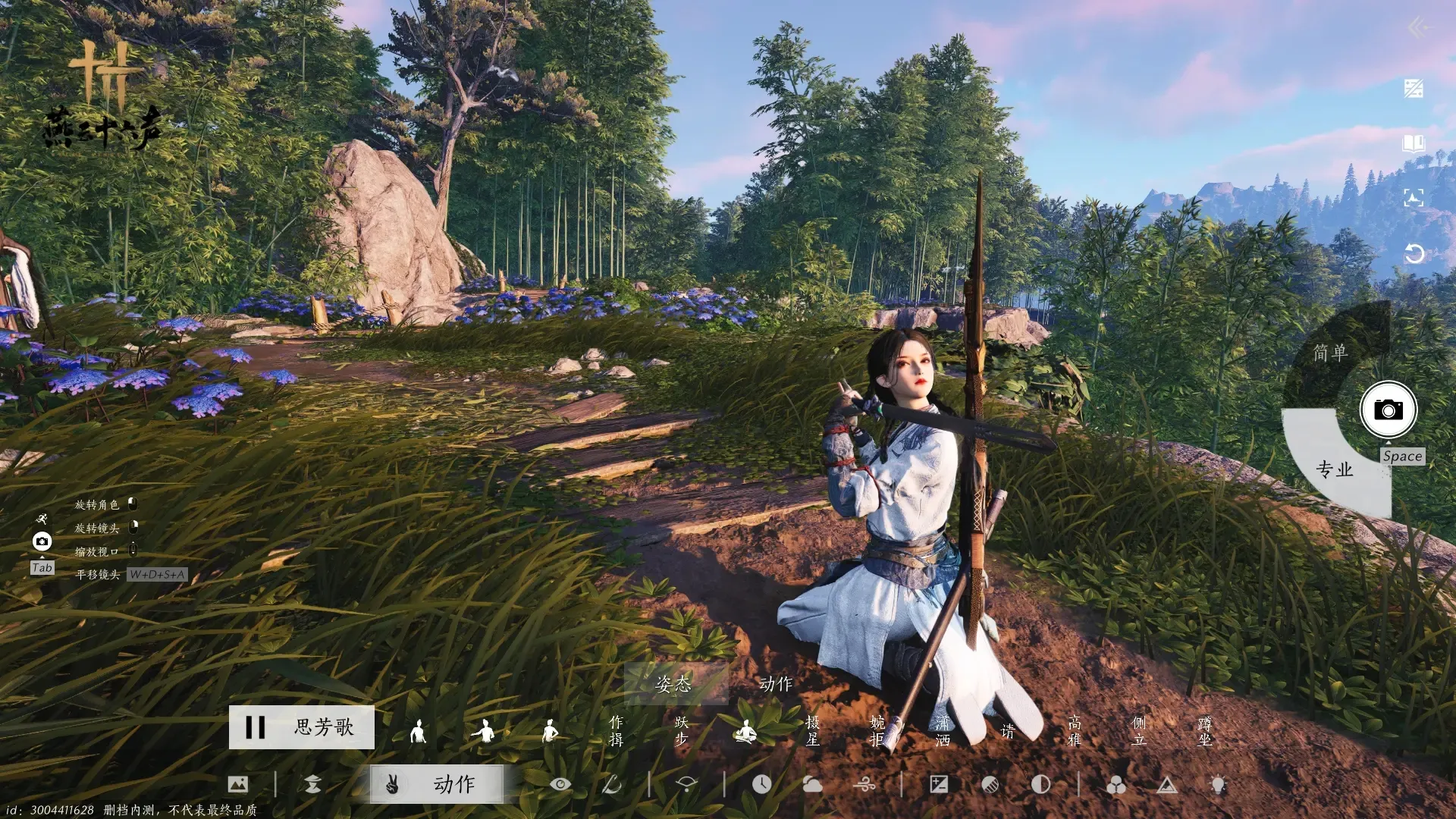Image resolution: width=1456 pixels, height=819 pixels.
Task: Pick the 蹲坐 squat pose
Action: pos(1204,731)
